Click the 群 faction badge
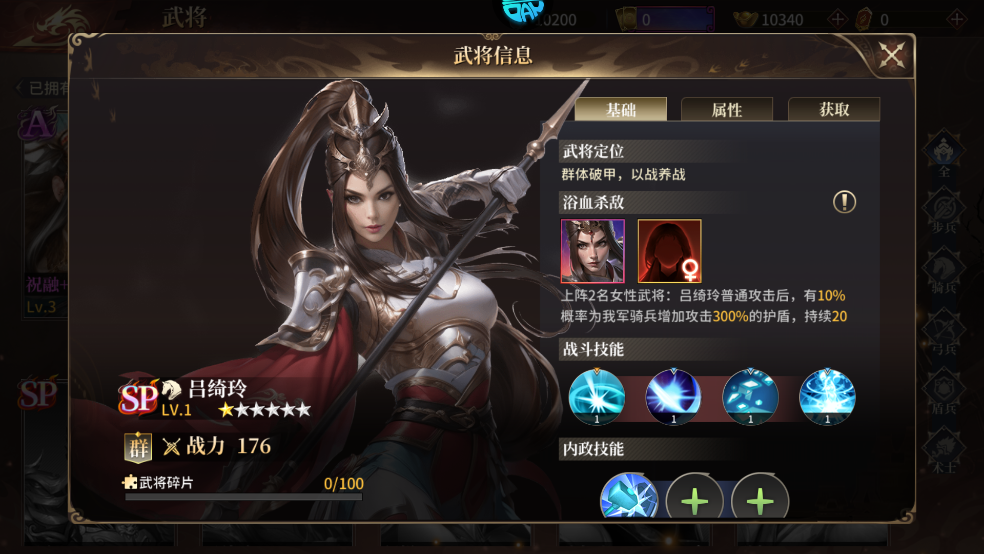984x554 pixels. pyautogui.click(x=138, y=447)
